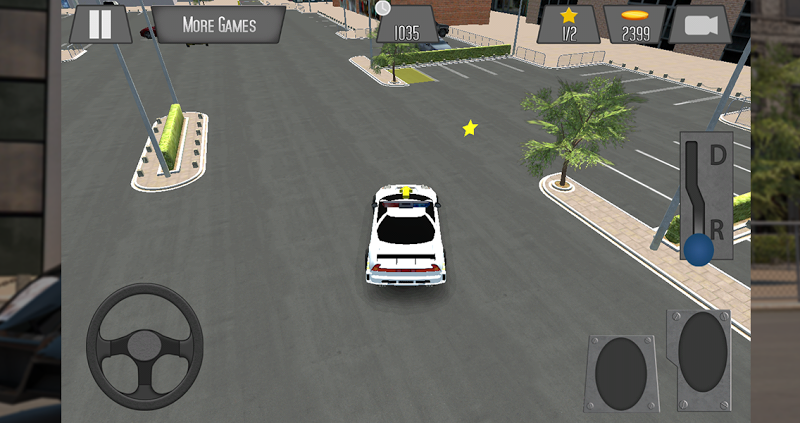Click the steering wheel control
This screenshot has height=423, width=800.
pos(145,346)
